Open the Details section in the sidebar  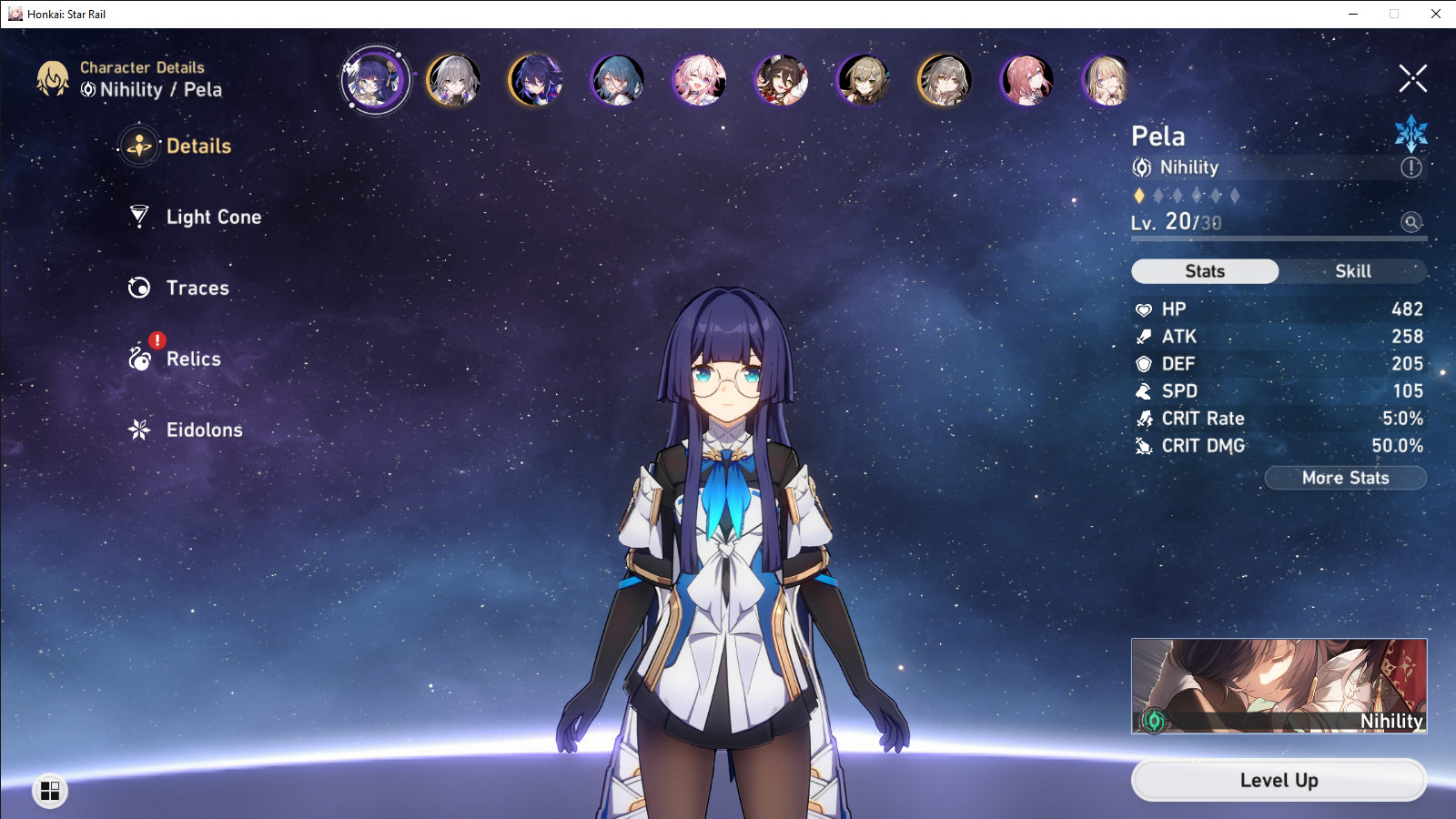[198, 146]
